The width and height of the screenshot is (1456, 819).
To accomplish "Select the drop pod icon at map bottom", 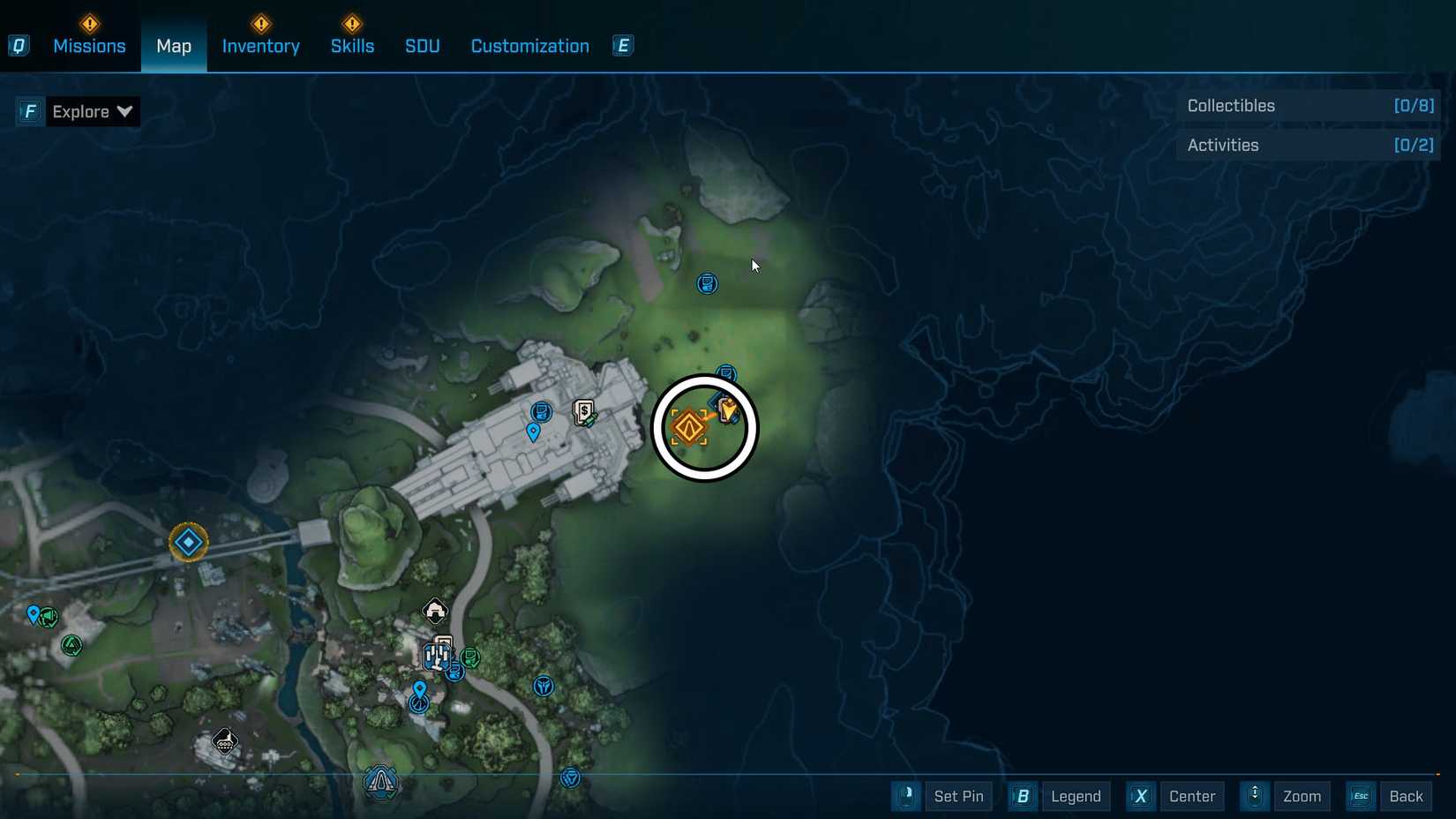I will point(381,783).
